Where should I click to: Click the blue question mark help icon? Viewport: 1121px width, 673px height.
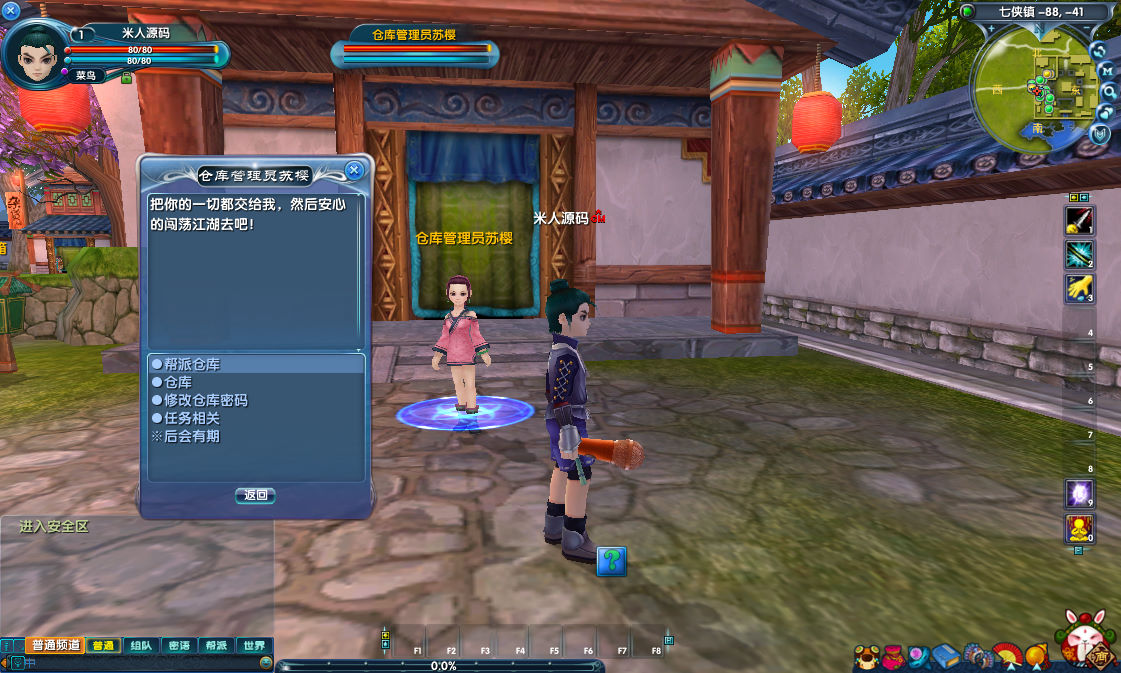click(611, 561)
